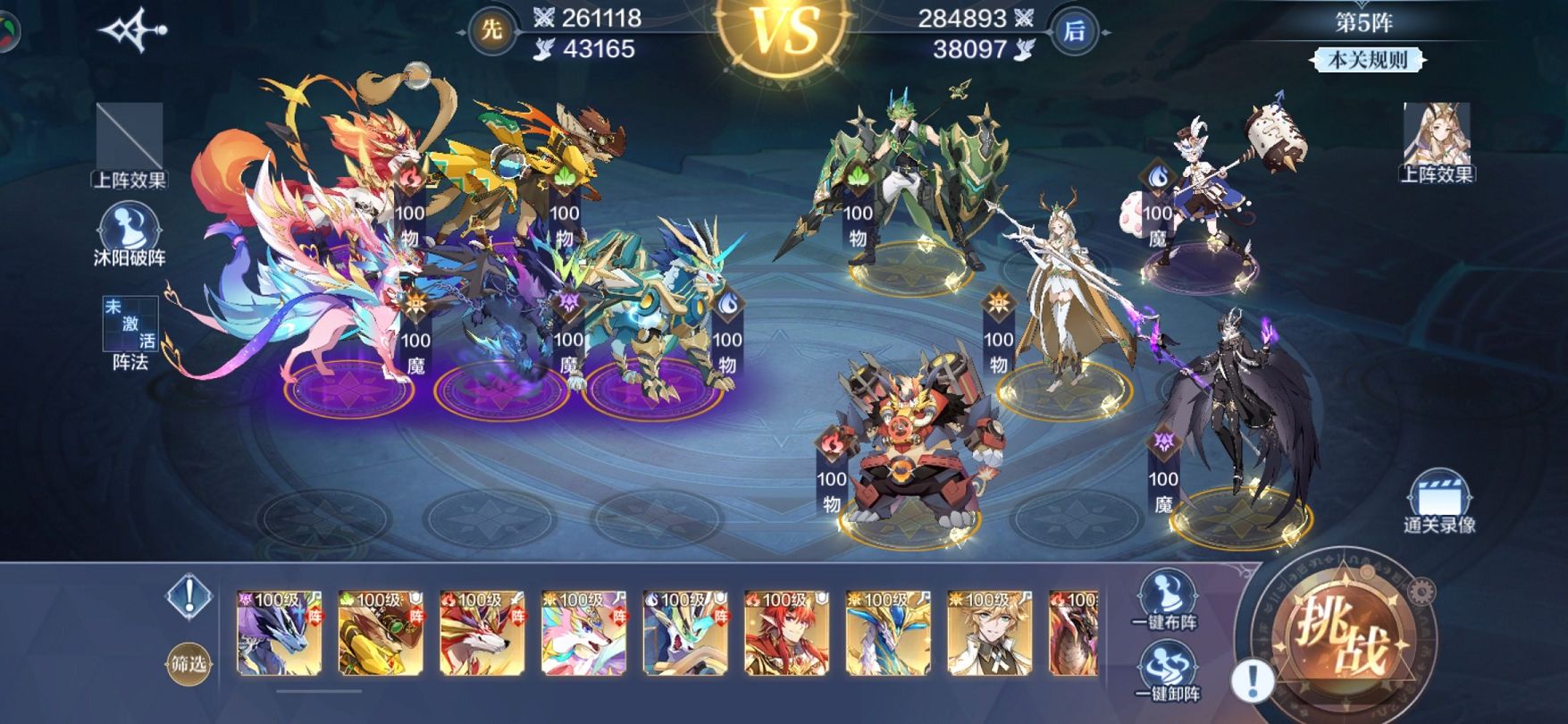1568x724 pixels.
Task: Open the enemy's 上阵效果 portrait
Action: [x=1436, y=141]
